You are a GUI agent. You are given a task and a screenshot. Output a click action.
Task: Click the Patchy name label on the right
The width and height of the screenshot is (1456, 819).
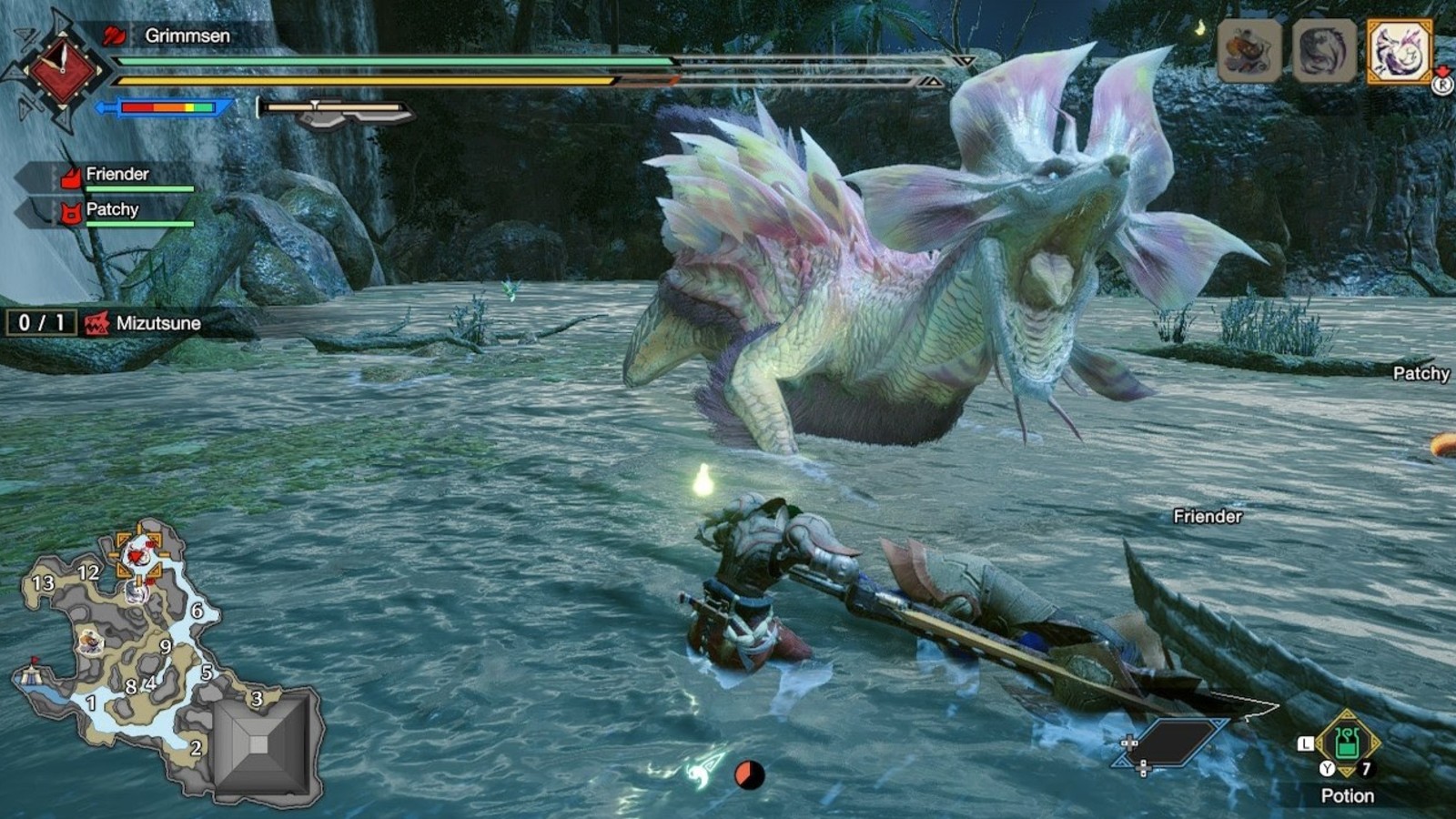tap(1421, 373)
